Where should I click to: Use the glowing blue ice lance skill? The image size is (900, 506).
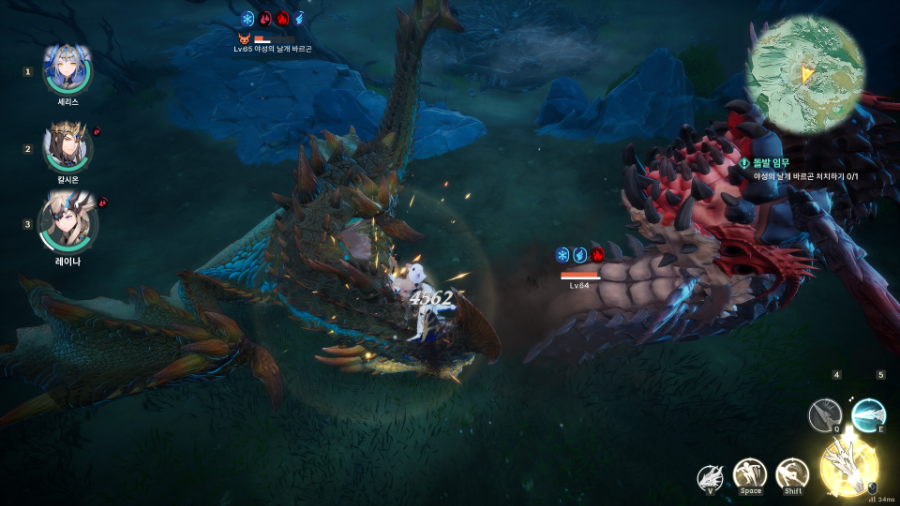(868, 413)
